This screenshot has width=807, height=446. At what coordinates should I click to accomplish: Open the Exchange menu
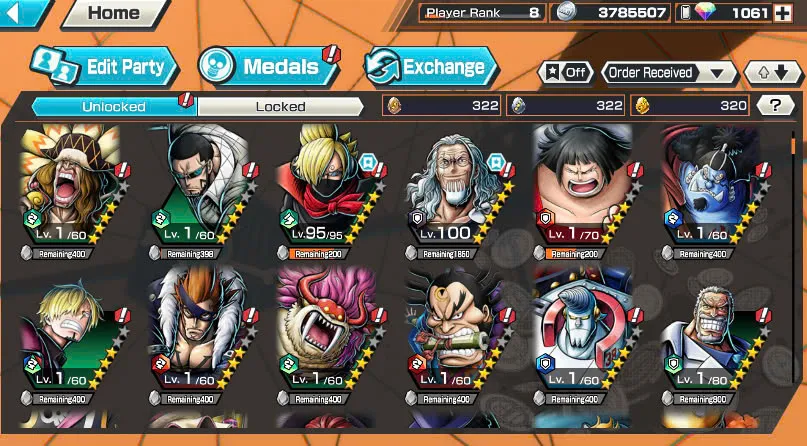(431, 67)
